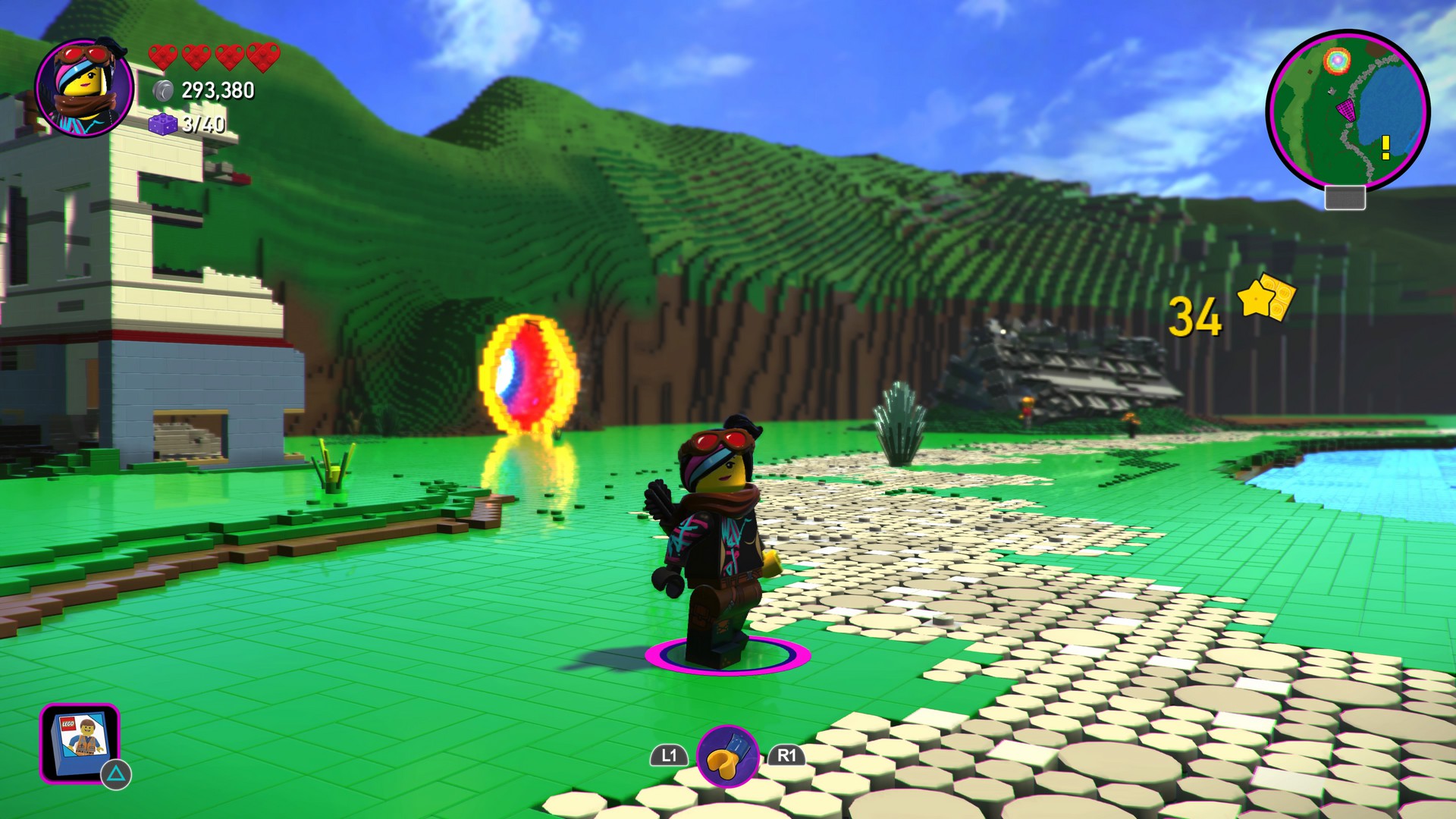
Task: Click the yellow exclamation marker on the minimap
Action: tap(1385, 147)
